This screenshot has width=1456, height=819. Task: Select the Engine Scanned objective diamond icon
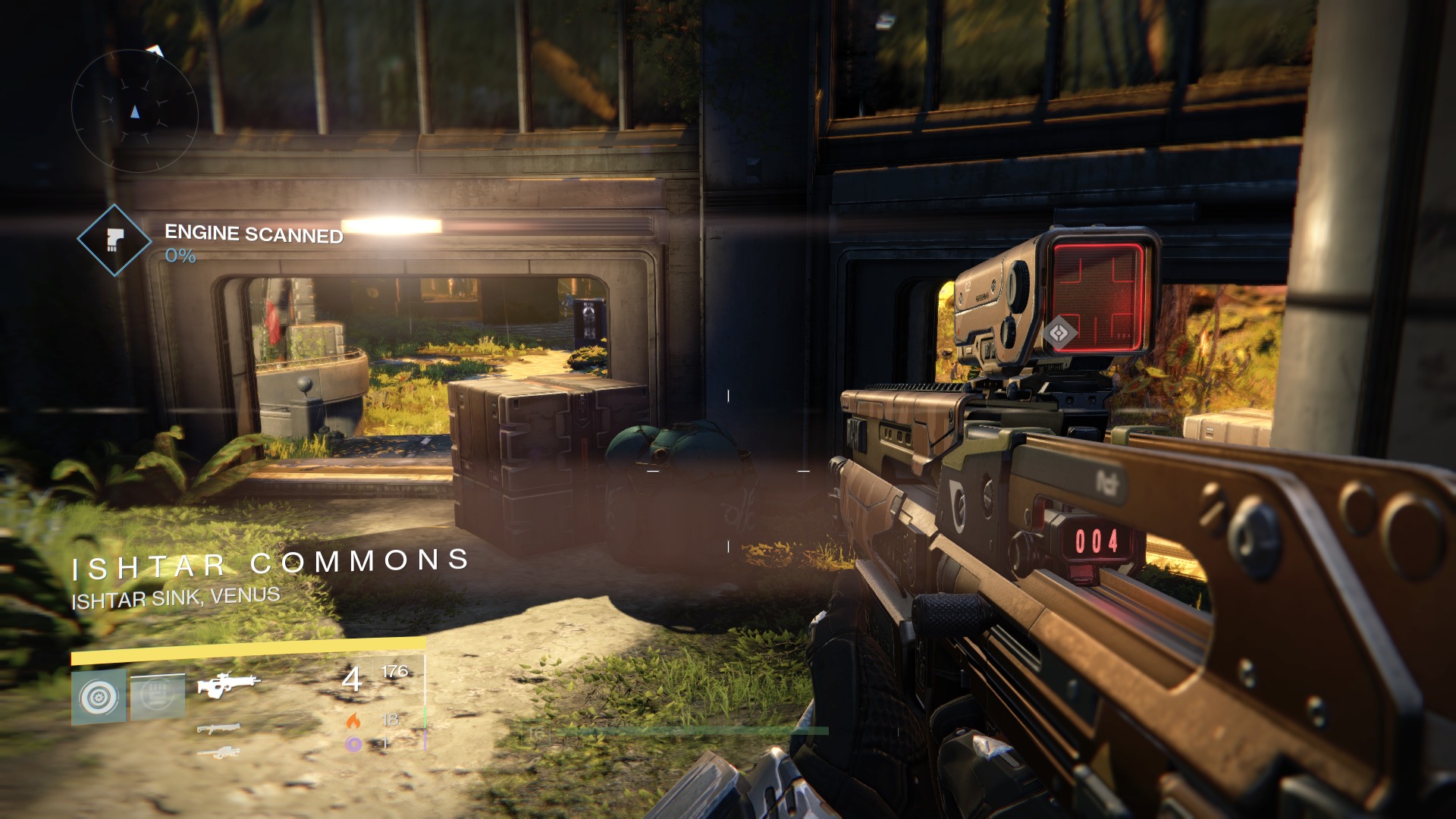pos(115,240)
